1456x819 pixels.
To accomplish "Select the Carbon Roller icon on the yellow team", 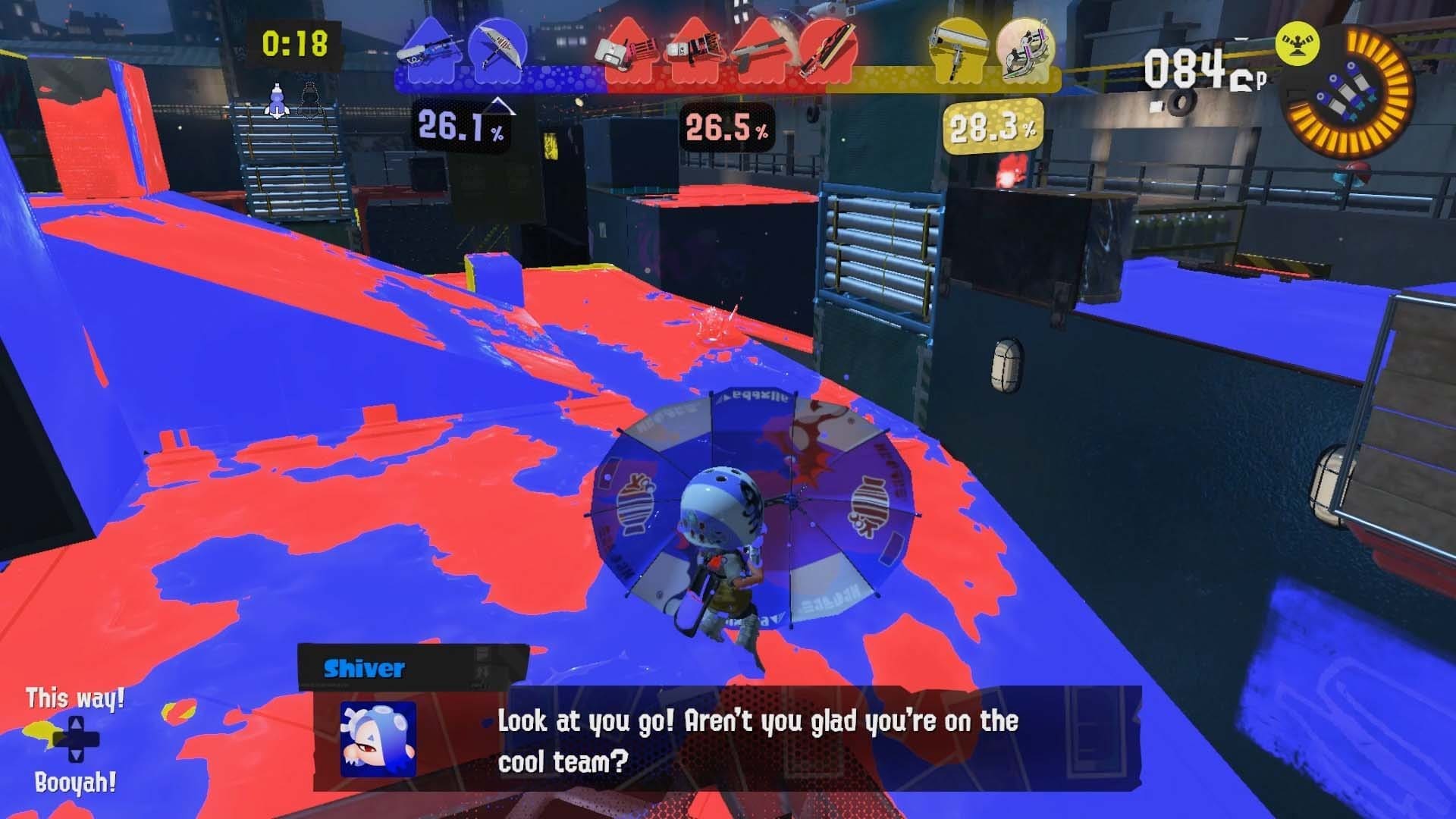I will tap(957, 52).
